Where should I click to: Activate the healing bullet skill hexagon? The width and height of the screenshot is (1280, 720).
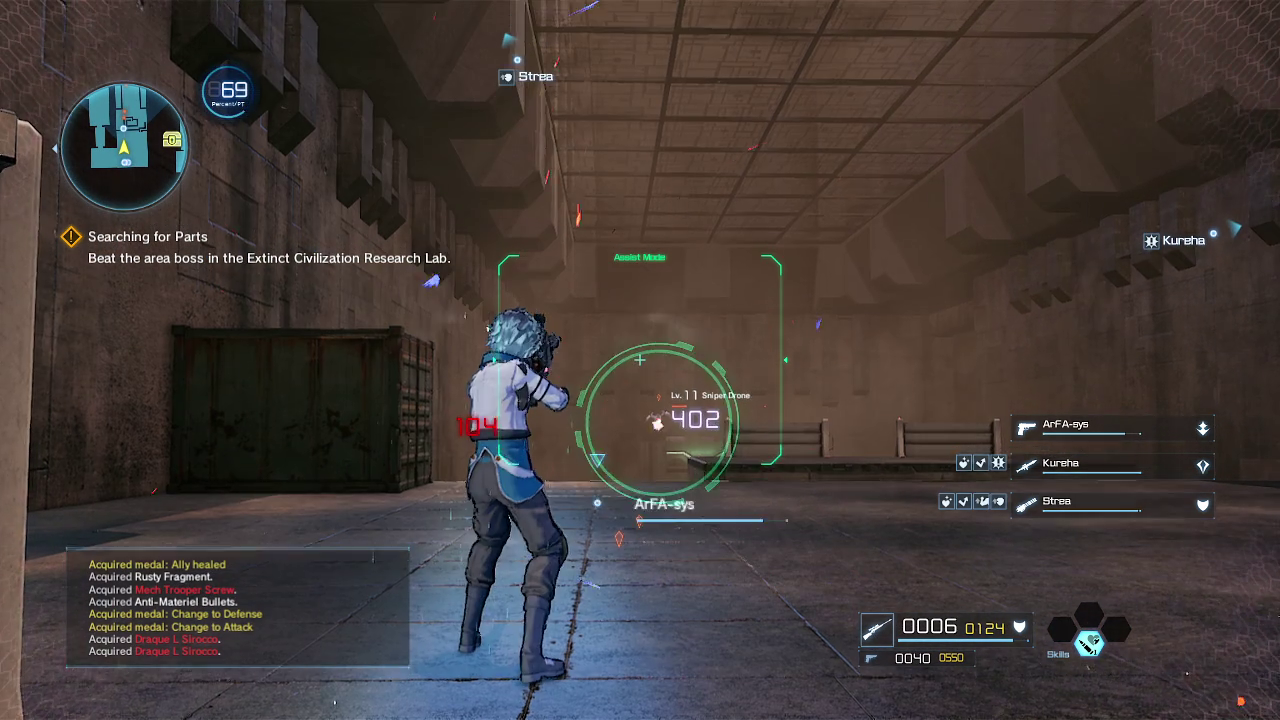1088,644
